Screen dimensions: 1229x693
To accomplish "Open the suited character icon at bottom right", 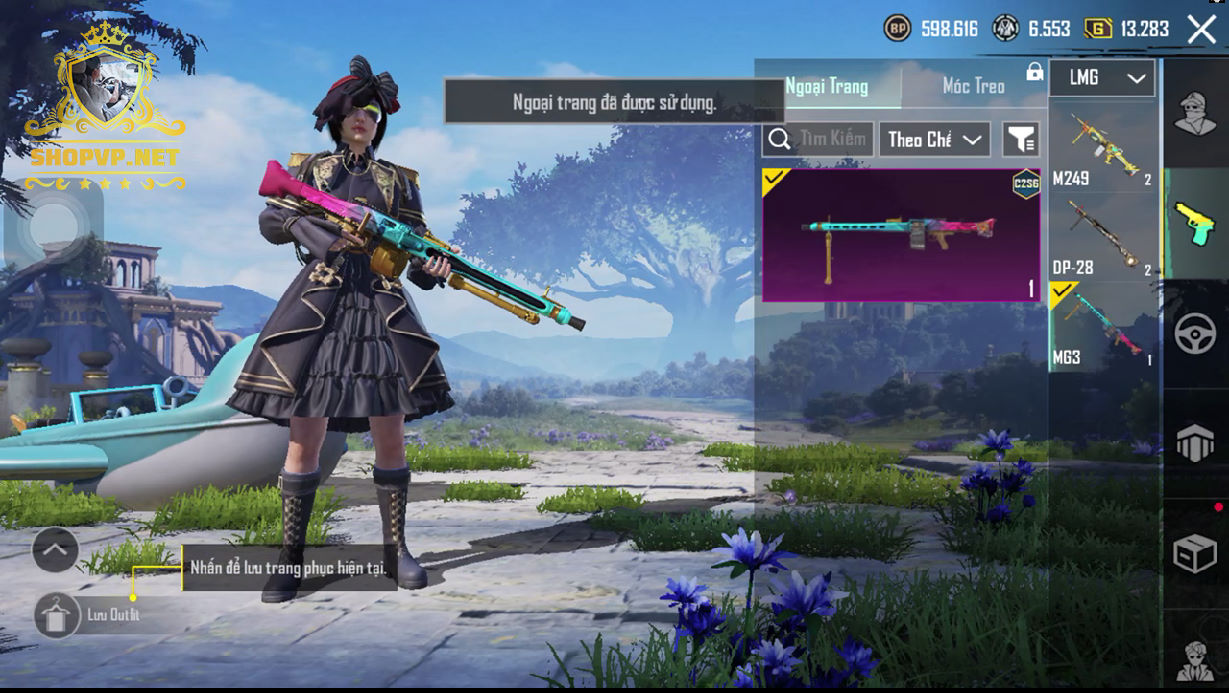I will (1194, 657).
